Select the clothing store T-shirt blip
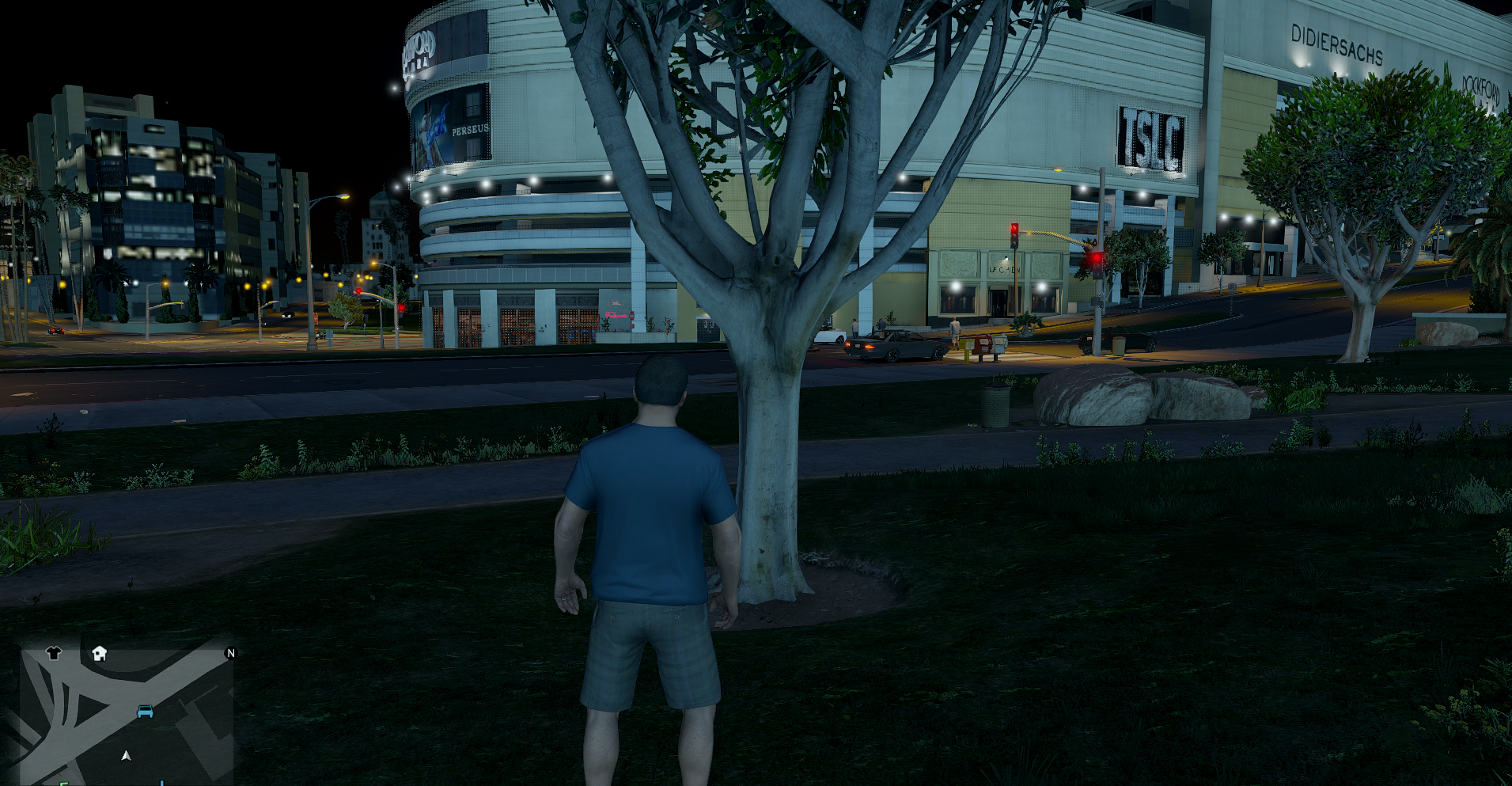 53,653
